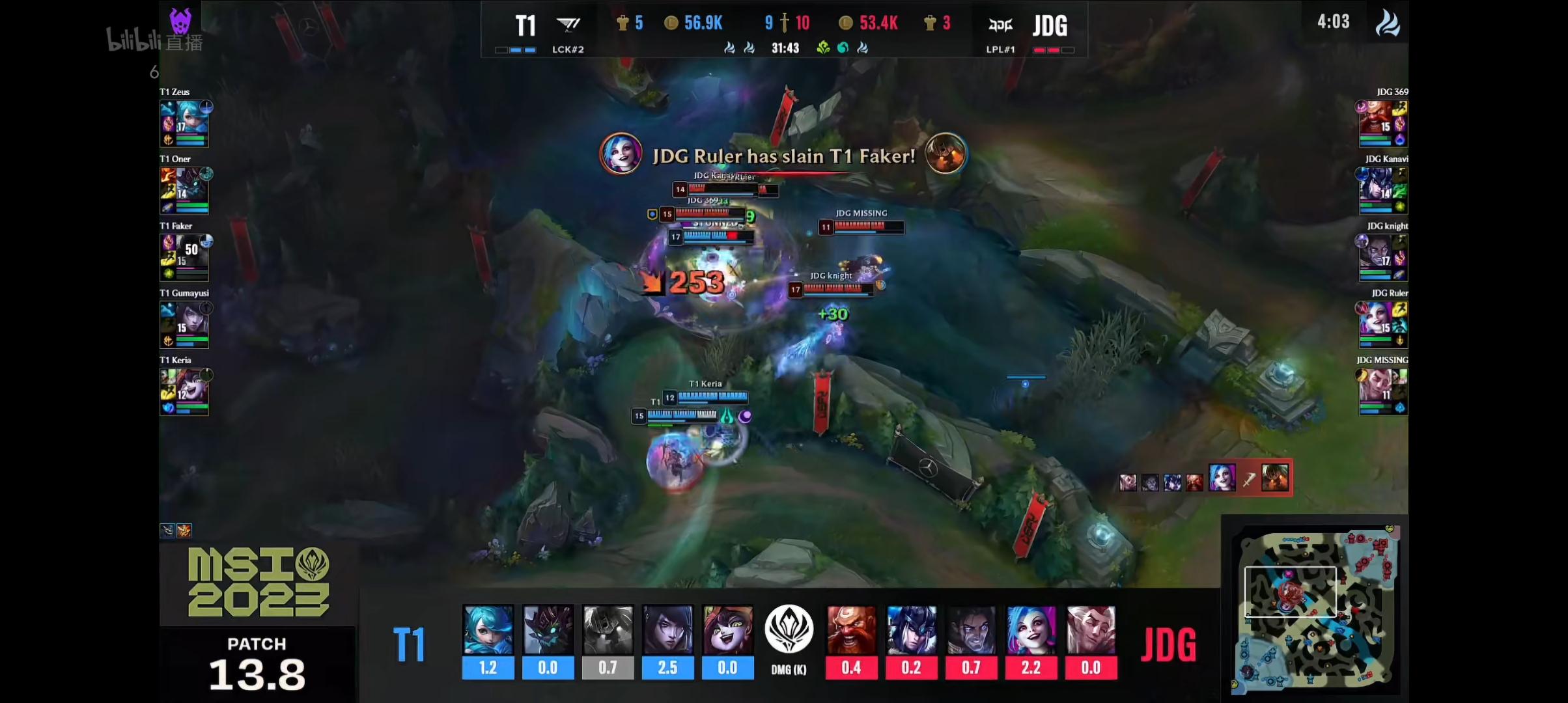
Task: Click the T1 logo in the scoreboard
Action: 568,25
